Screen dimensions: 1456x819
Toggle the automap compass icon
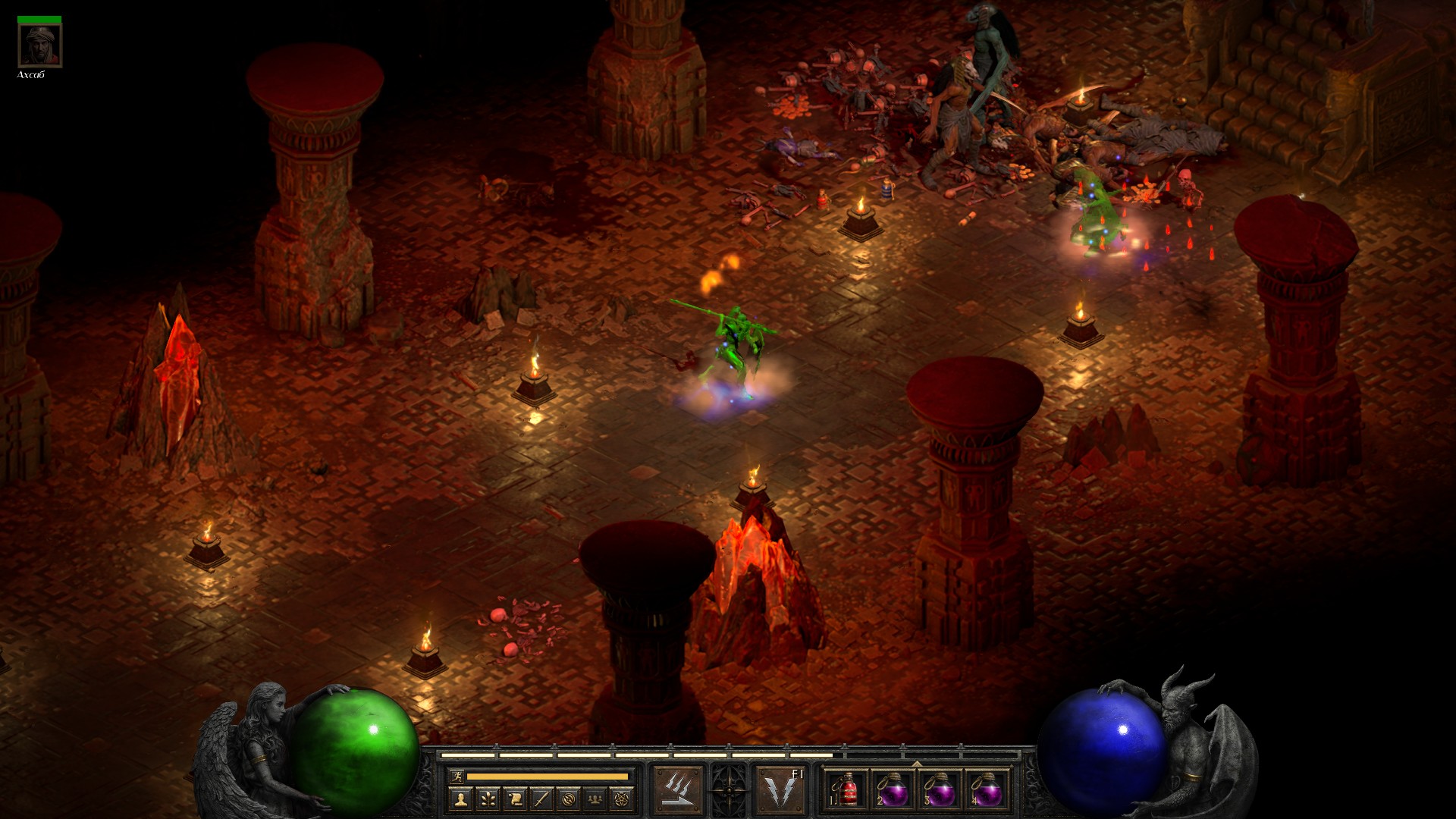click(569, 799)
